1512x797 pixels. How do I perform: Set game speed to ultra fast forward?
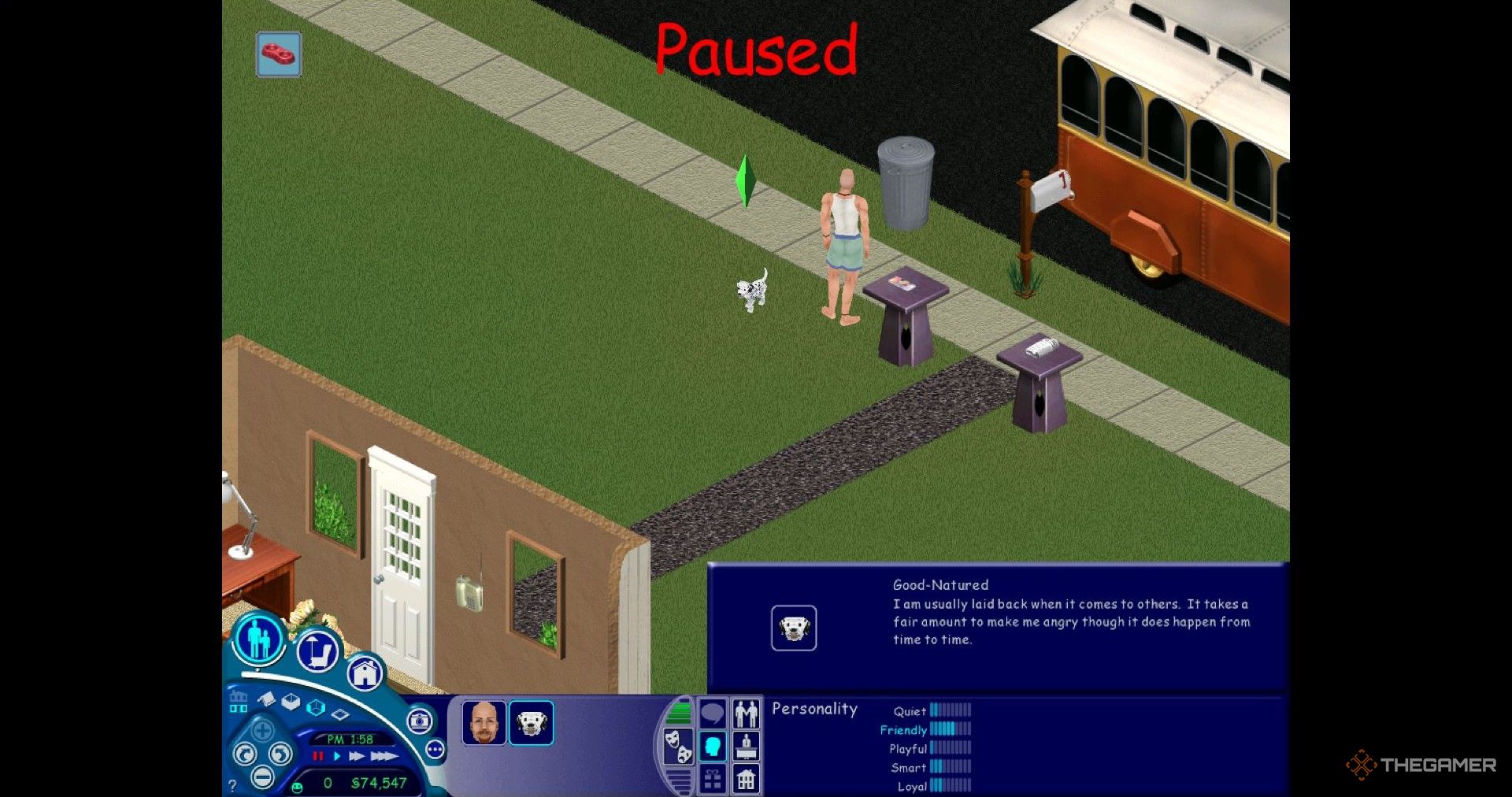384,756
